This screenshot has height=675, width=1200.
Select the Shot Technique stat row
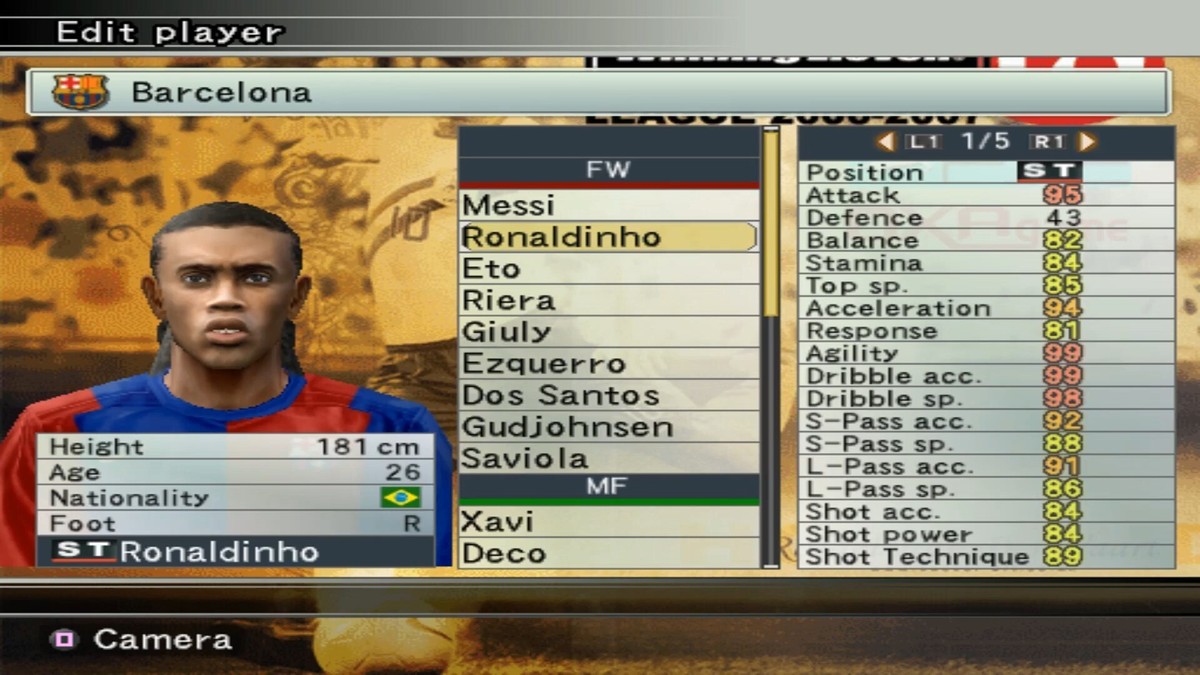986,557
